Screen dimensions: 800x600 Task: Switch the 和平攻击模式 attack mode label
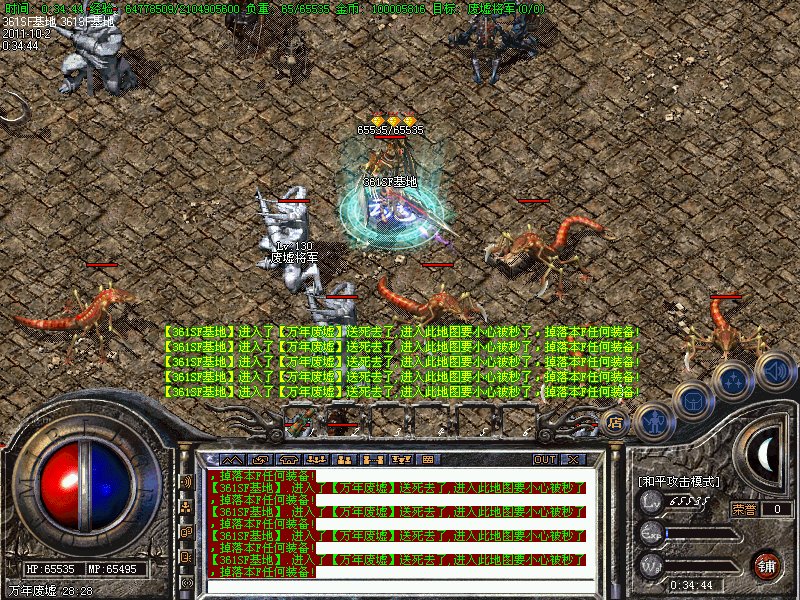coord(679,481)
